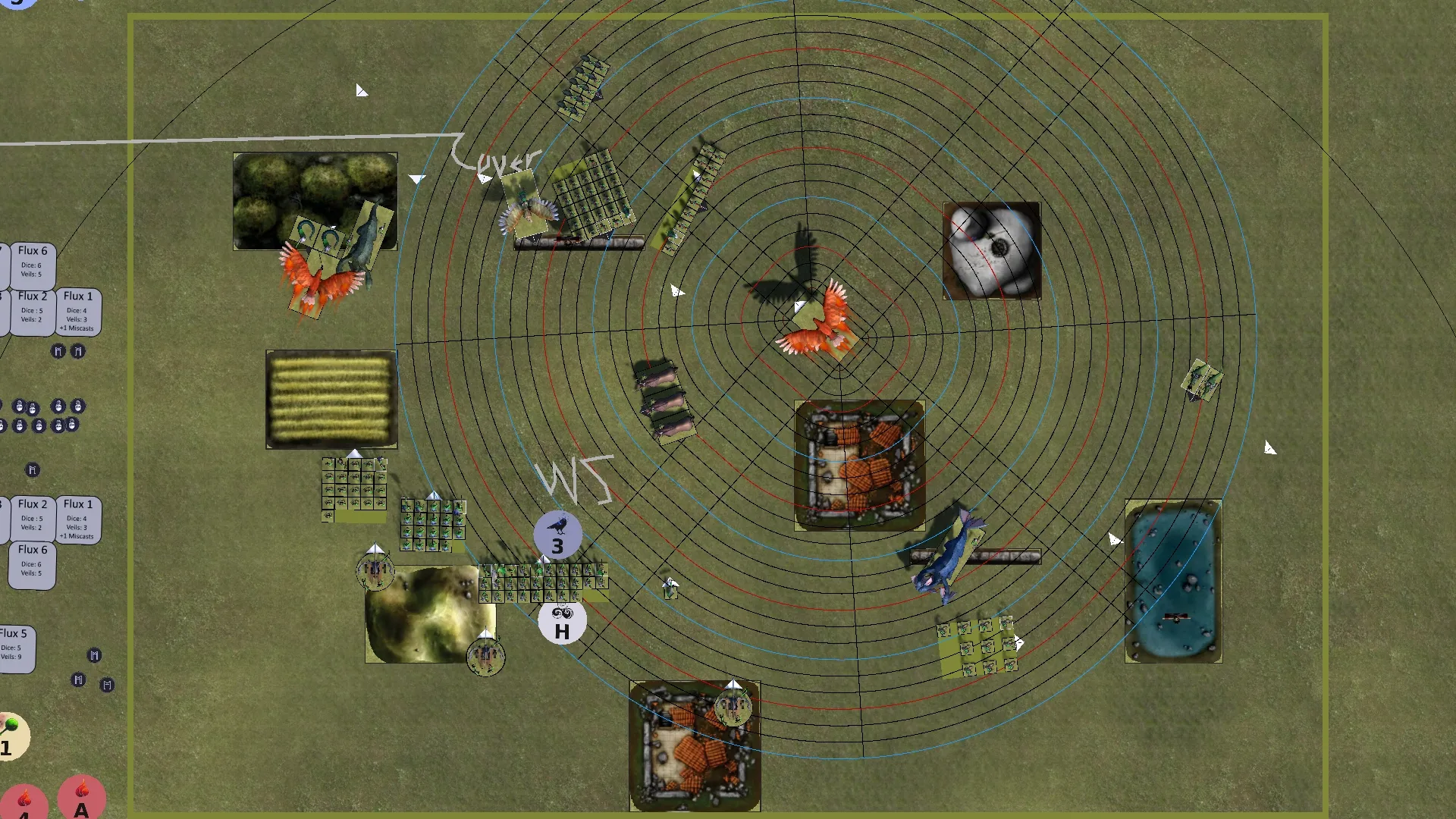
Task: Click the raven spell token numbered 3
Action: tap(558, 535)
